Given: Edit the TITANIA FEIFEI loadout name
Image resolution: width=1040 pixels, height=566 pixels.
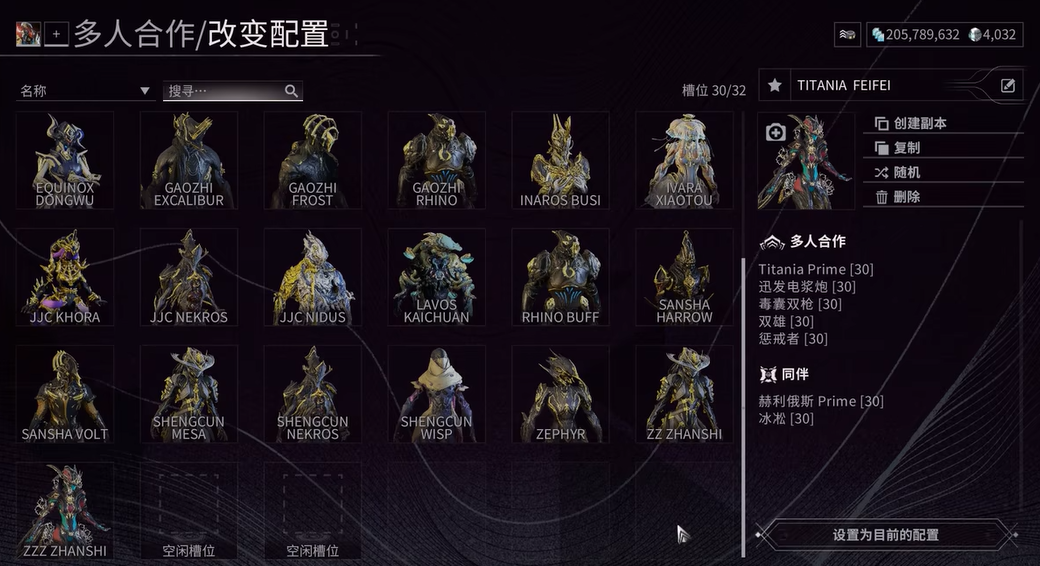Looking at the screenshot, I should [x=1008, y=86].
